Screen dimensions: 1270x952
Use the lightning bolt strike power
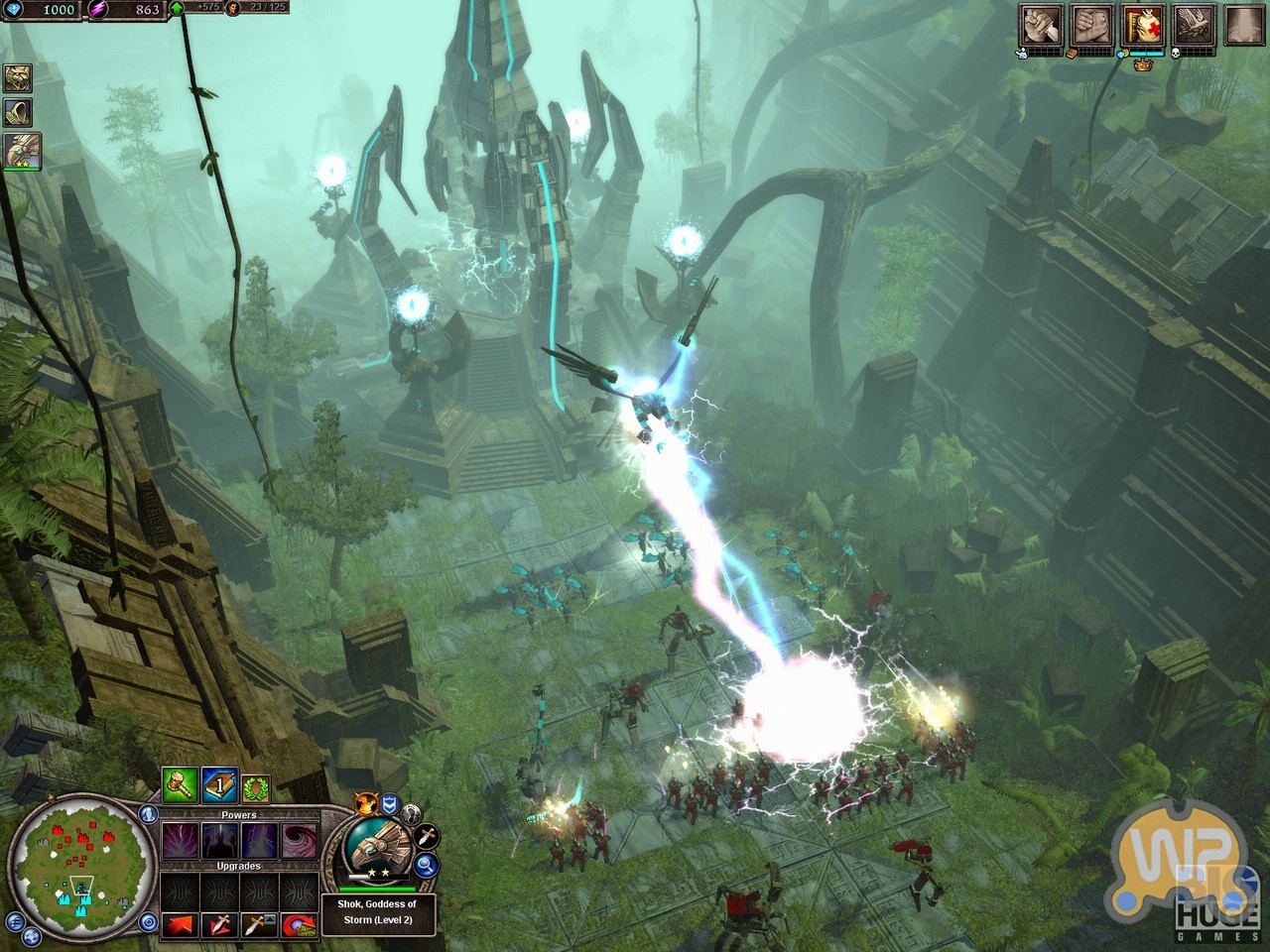[x=259, y=841]
